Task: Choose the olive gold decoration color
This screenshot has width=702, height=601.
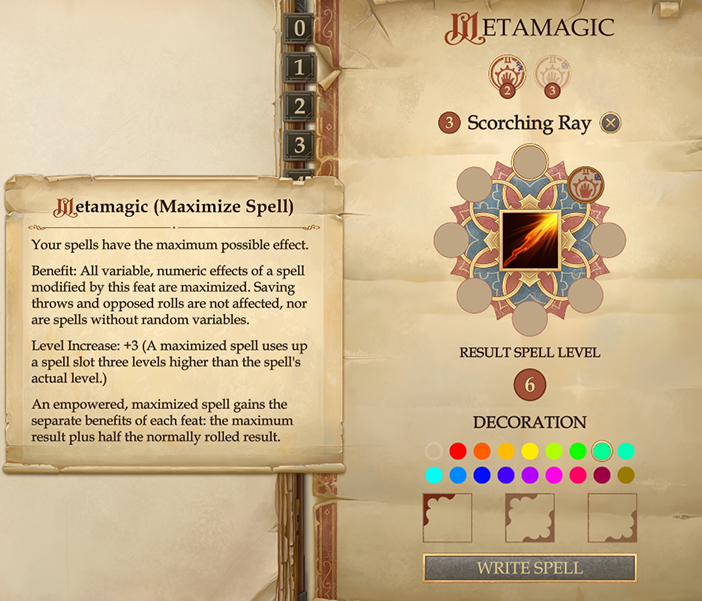Action: [626, 475]
